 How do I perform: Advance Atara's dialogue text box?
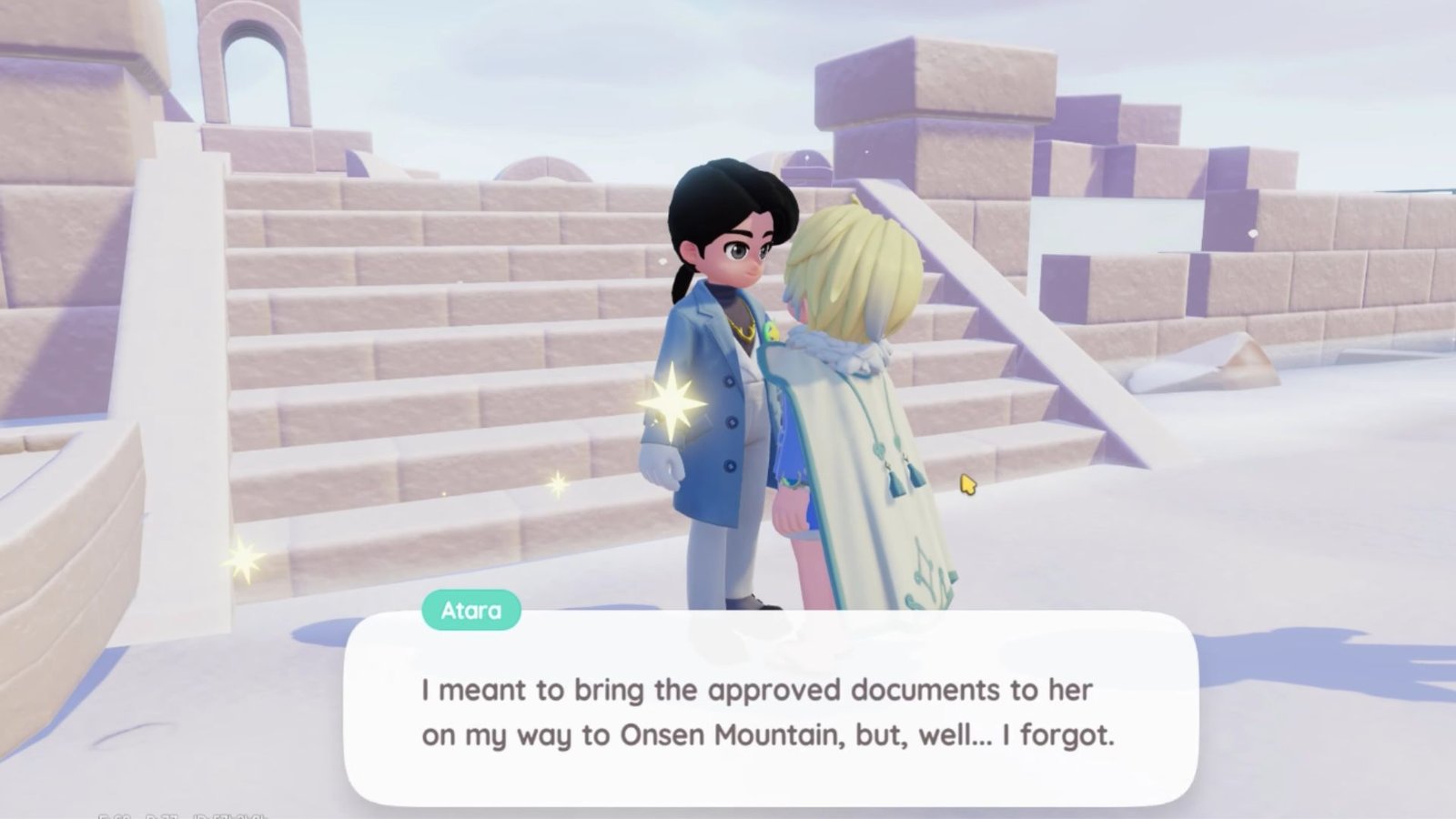[770, 712]
